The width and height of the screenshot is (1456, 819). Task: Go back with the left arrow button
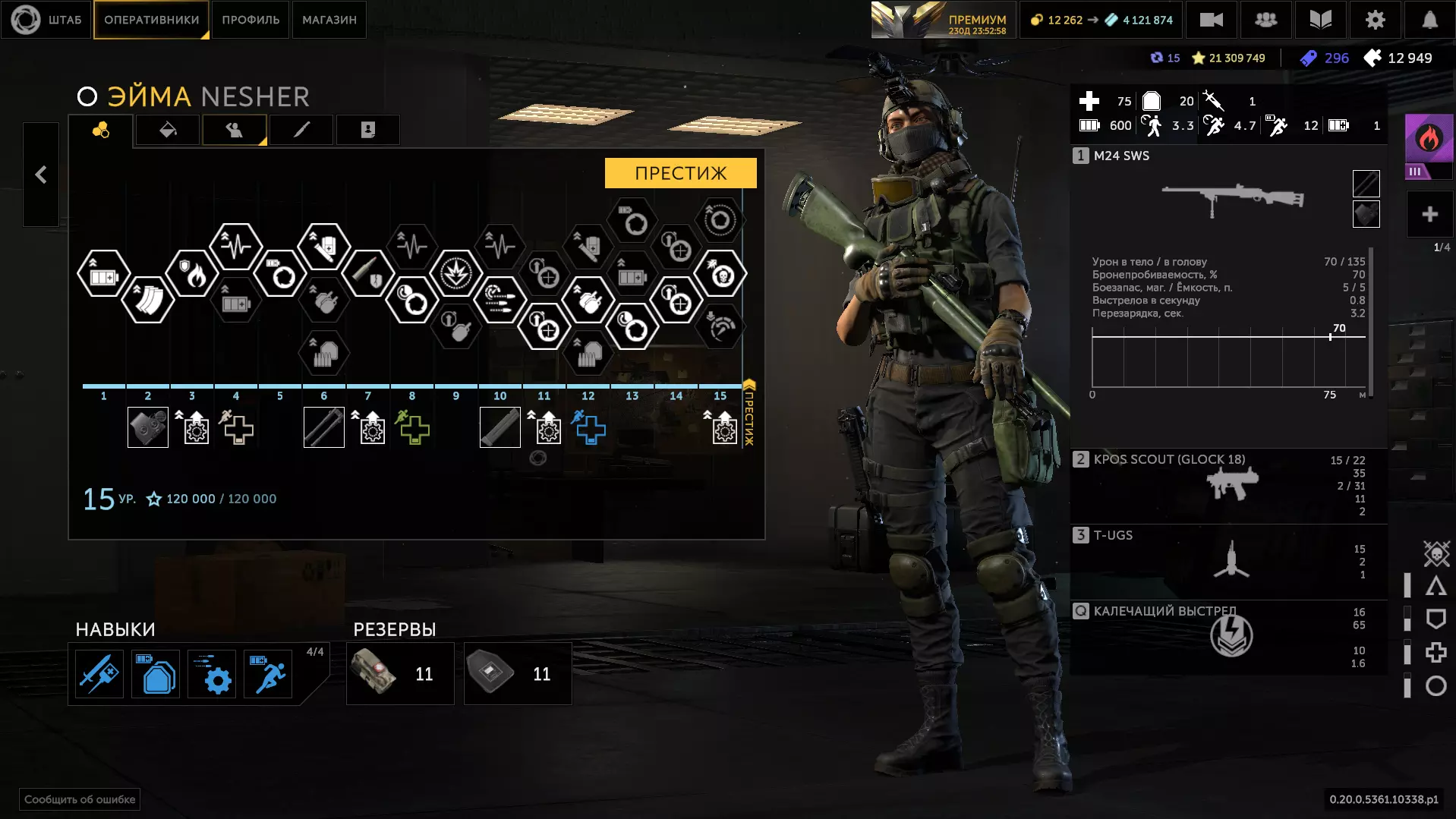(x=41, y=175)
